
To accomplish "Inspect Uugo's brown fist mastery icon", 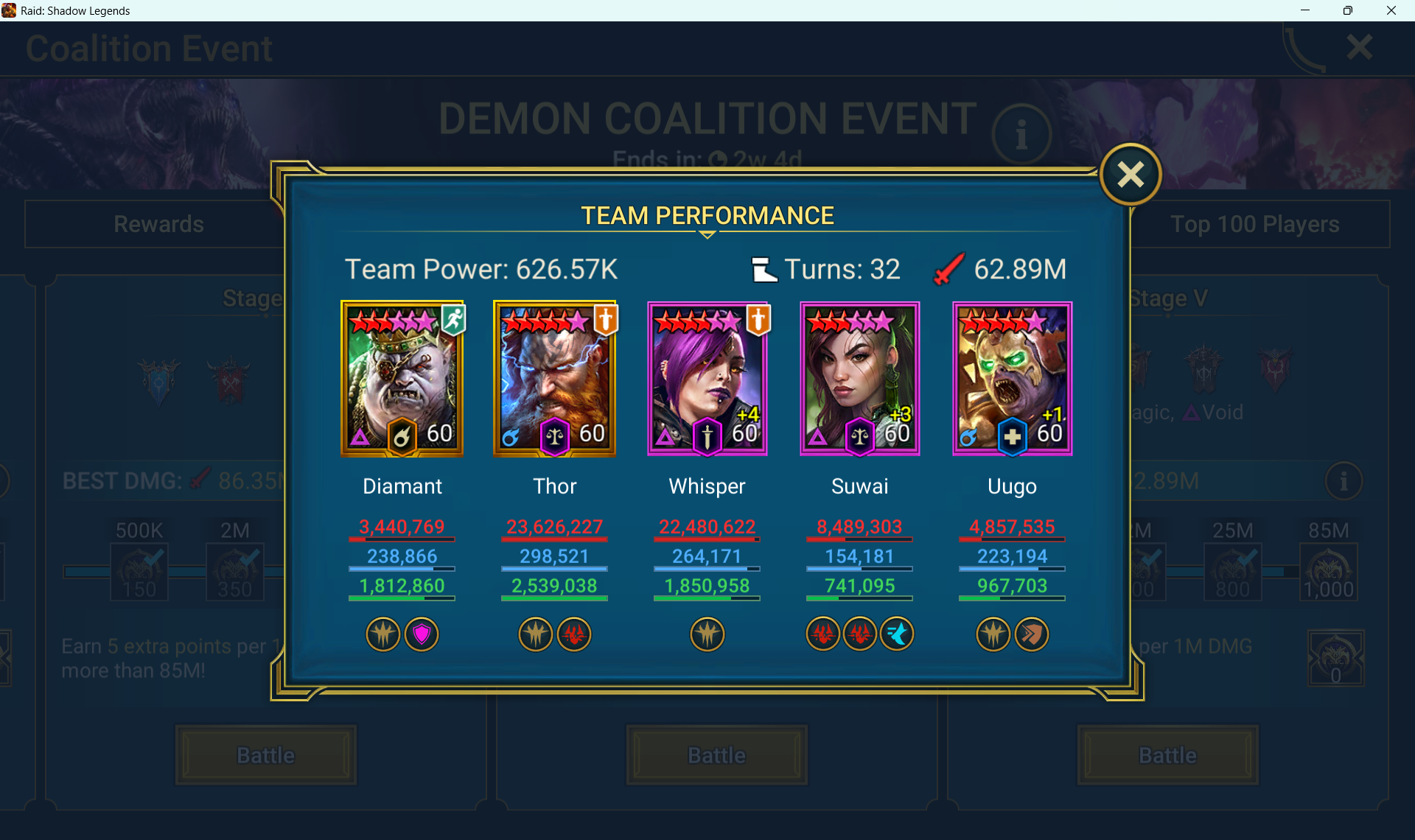I will (x=1032, y=634).
